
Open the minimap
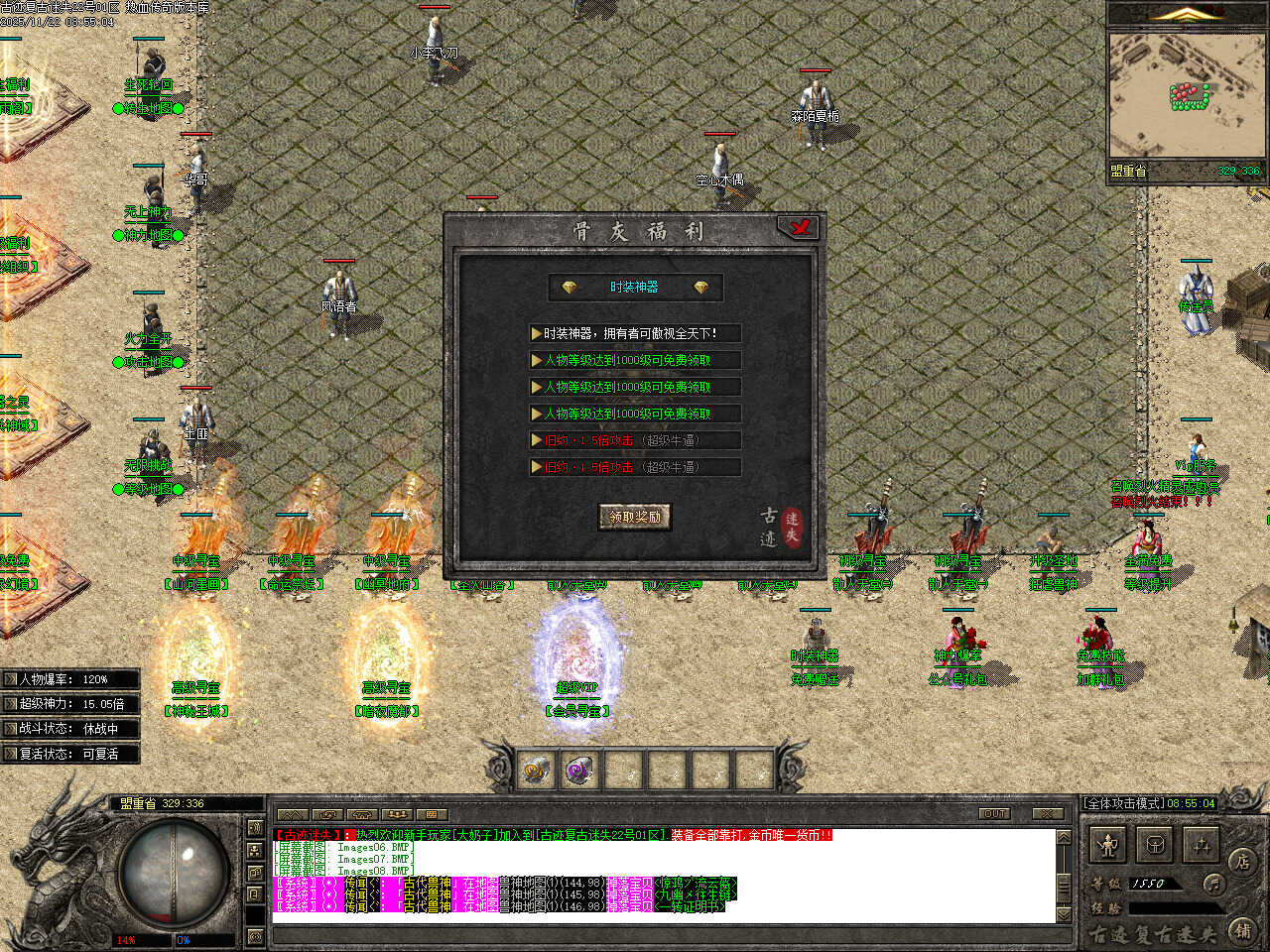coord(1187,95)
